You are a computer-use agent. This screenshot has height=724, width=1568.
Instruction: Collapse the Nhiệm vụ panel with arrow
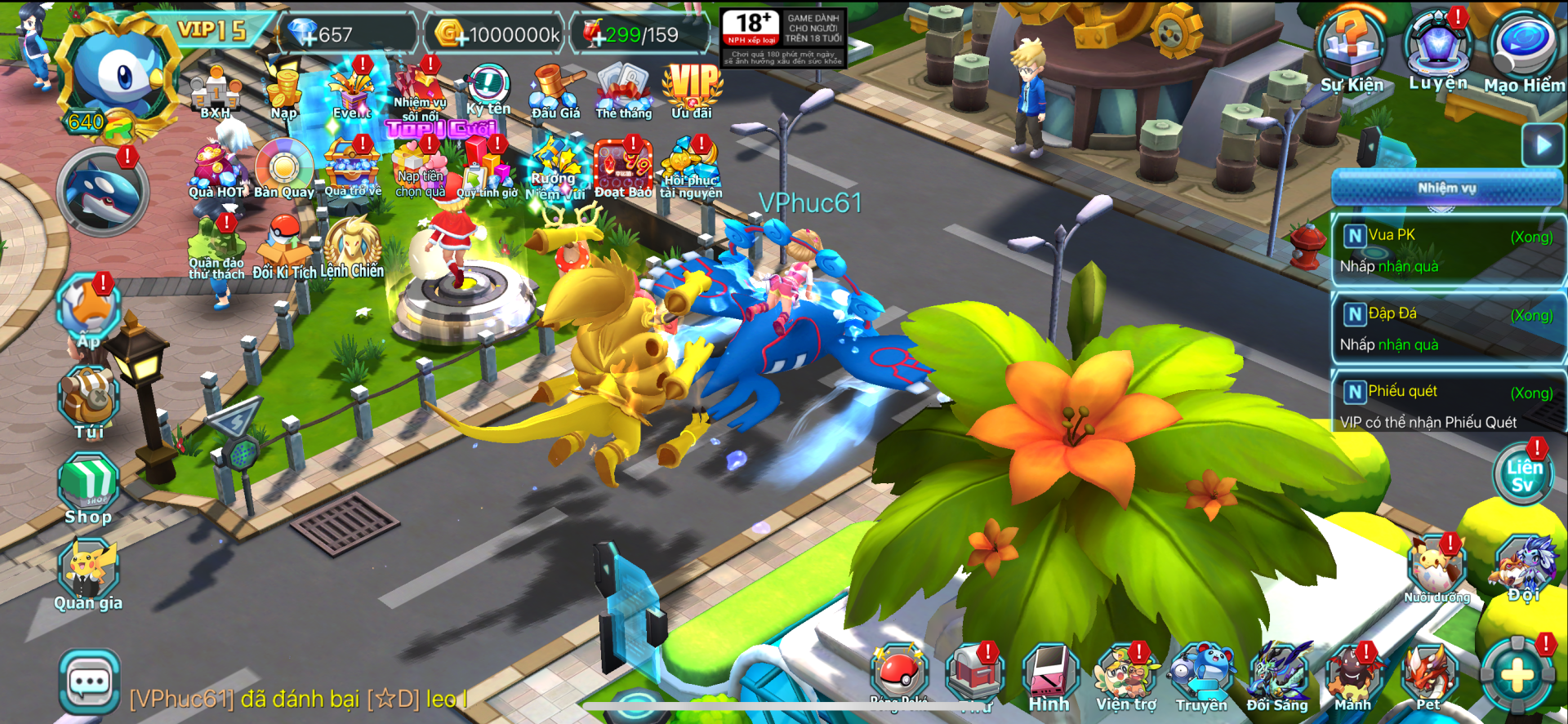pos(1543,146)
